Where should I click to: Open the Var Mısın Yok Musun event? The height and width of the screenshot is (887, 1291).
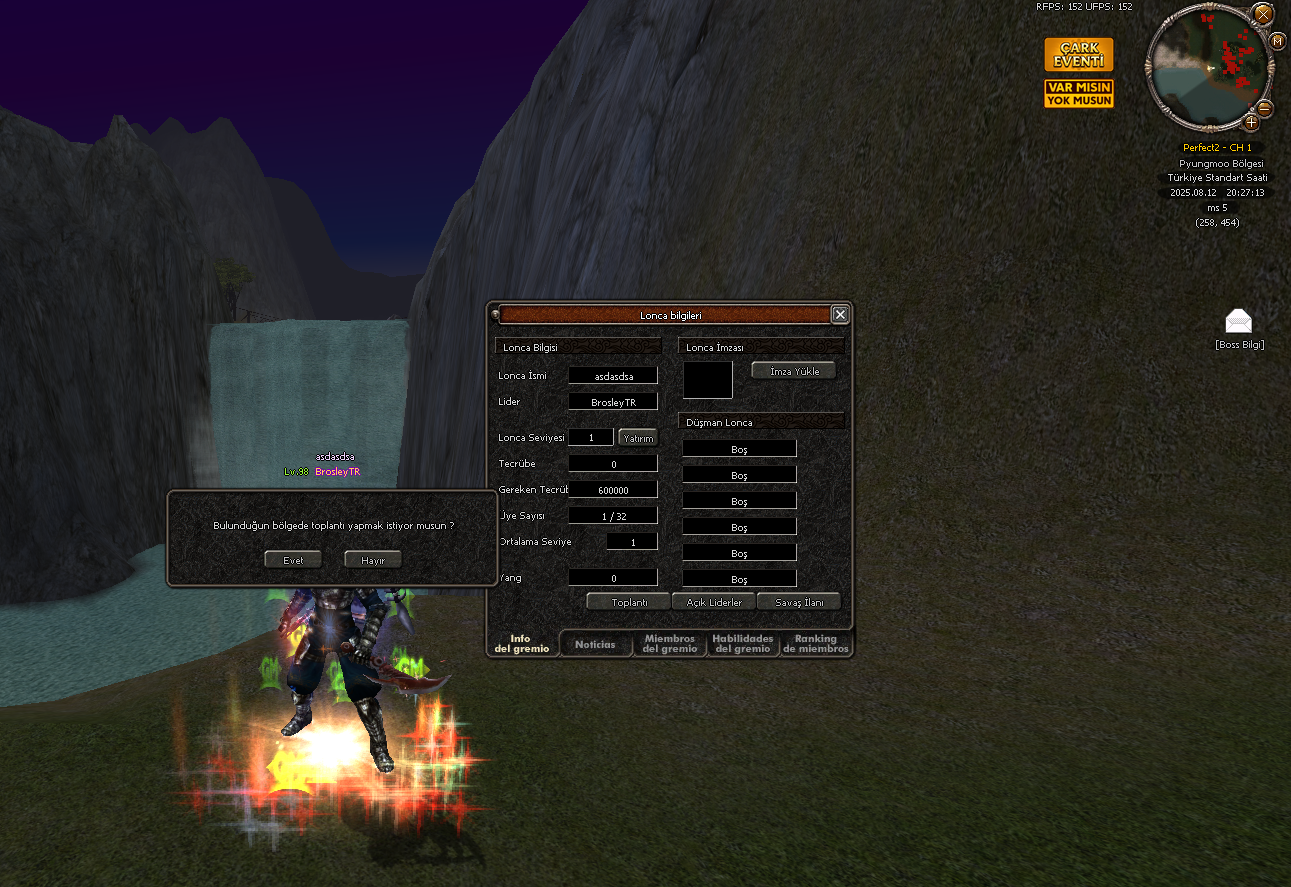coord(1078,94)
